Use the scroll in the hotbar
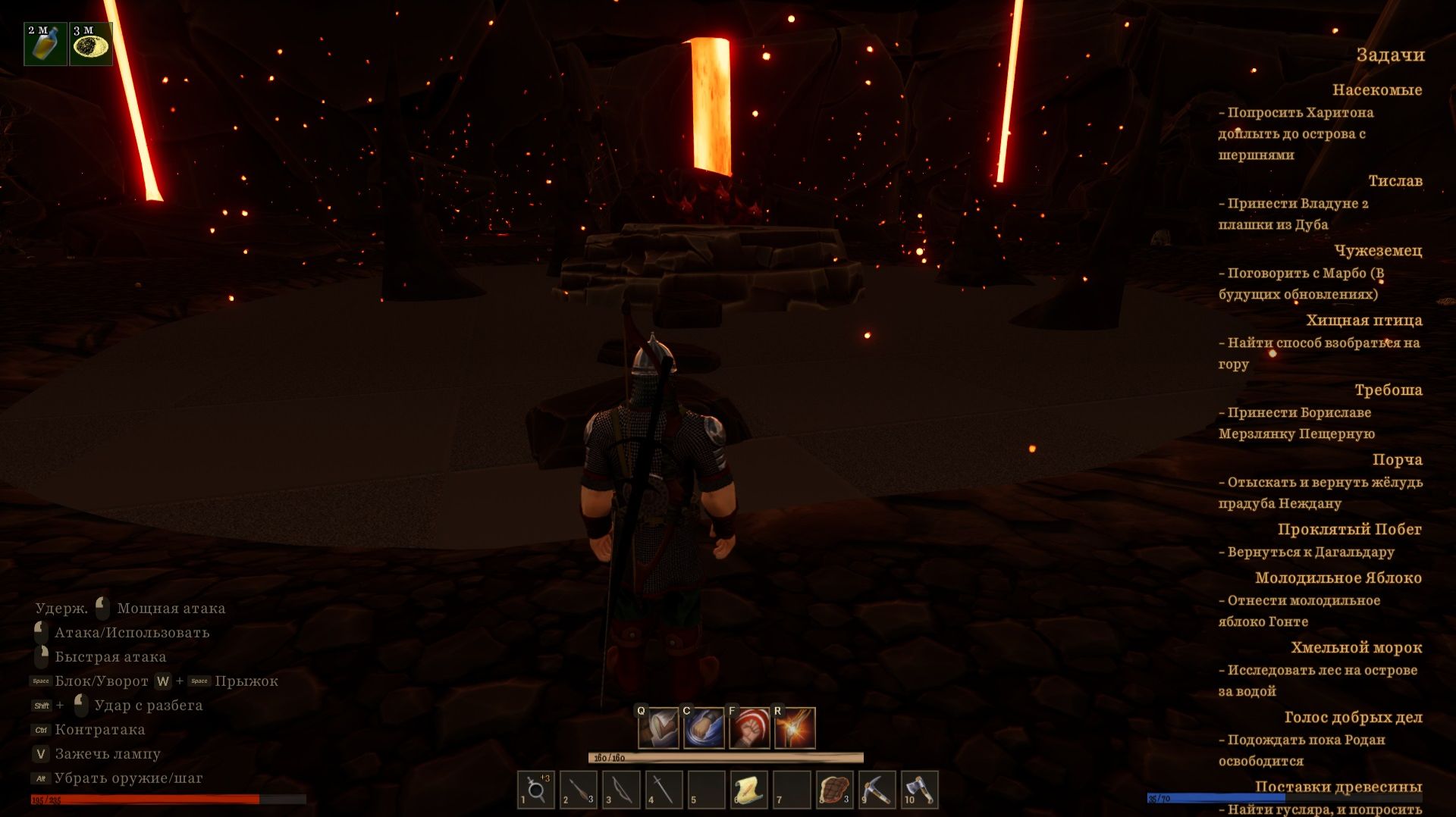Viewport: 1456px width, 817px height. tap(748, 790)
